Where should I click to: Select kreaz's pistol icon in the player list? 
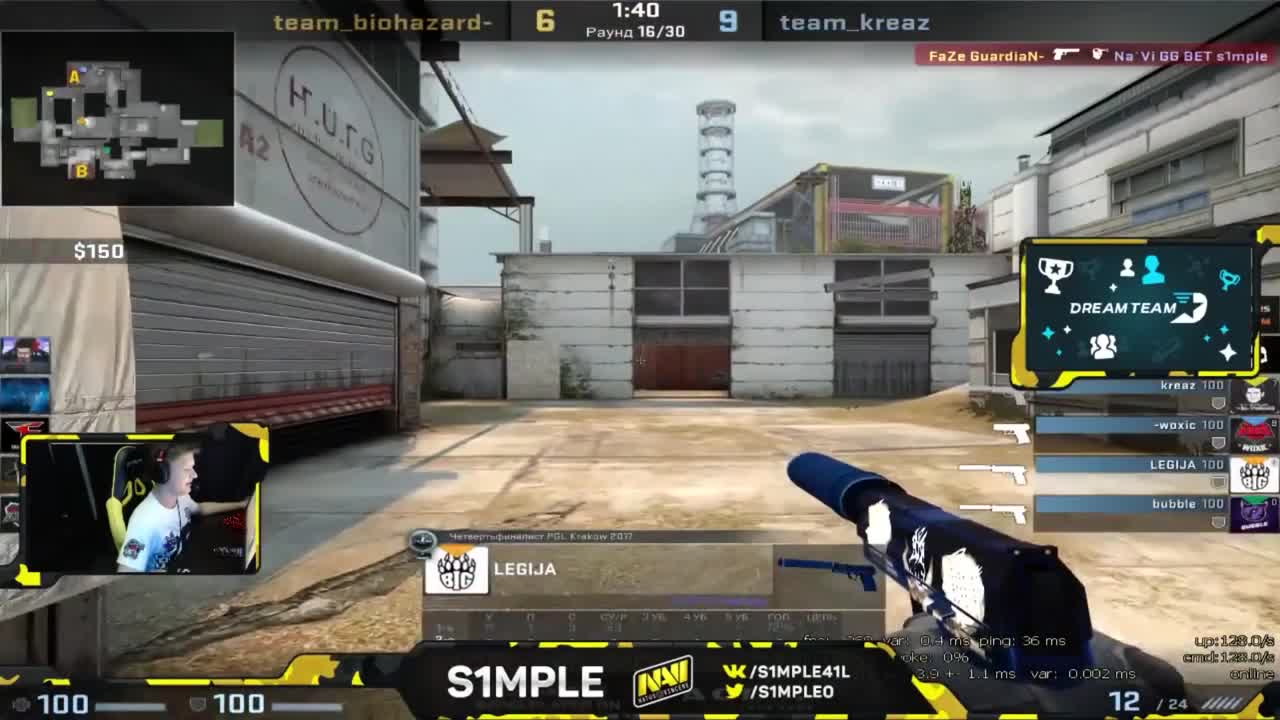point(1012,392)
